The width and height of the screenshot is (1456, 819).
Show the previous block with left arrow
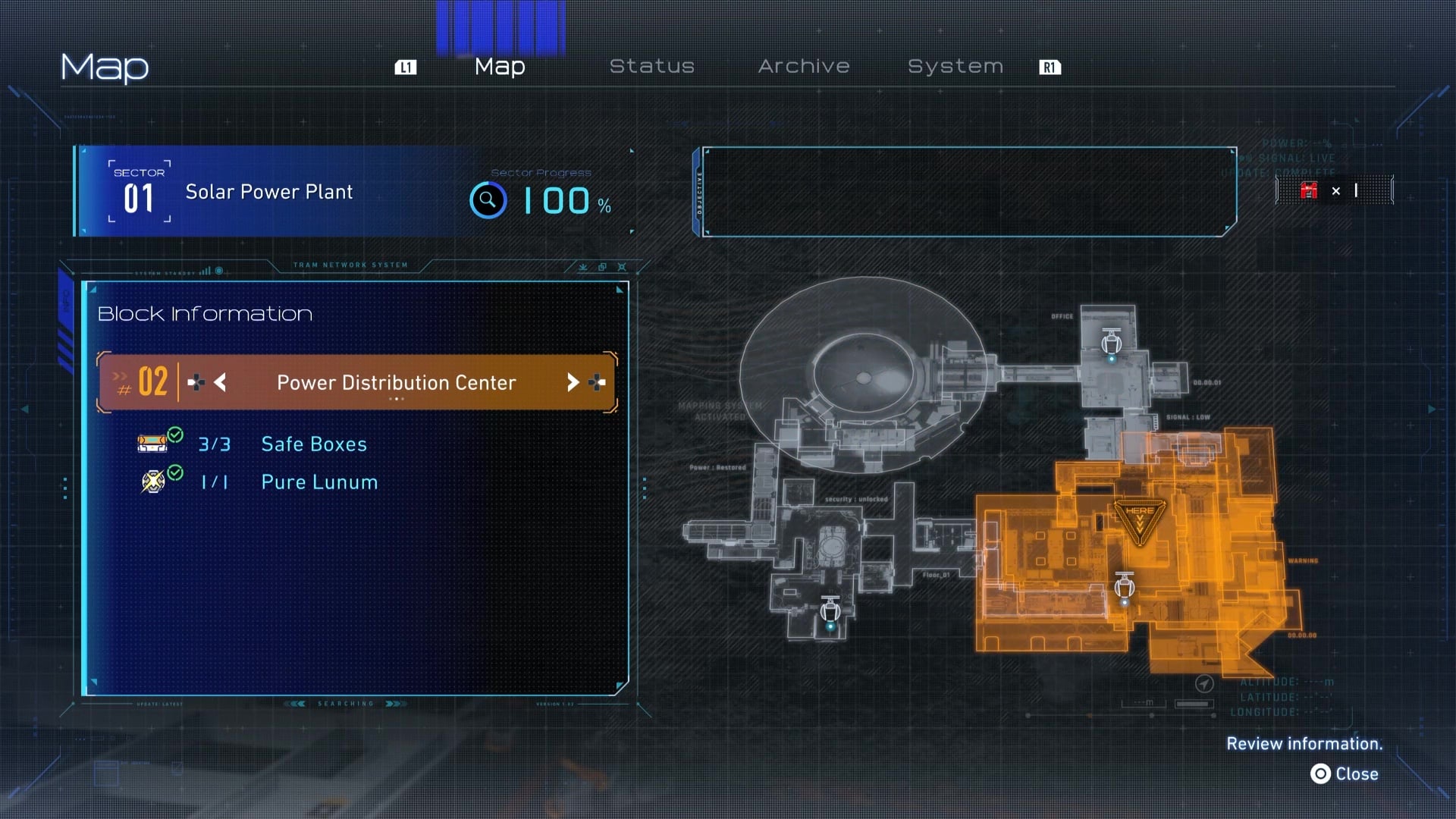(220, 382)
